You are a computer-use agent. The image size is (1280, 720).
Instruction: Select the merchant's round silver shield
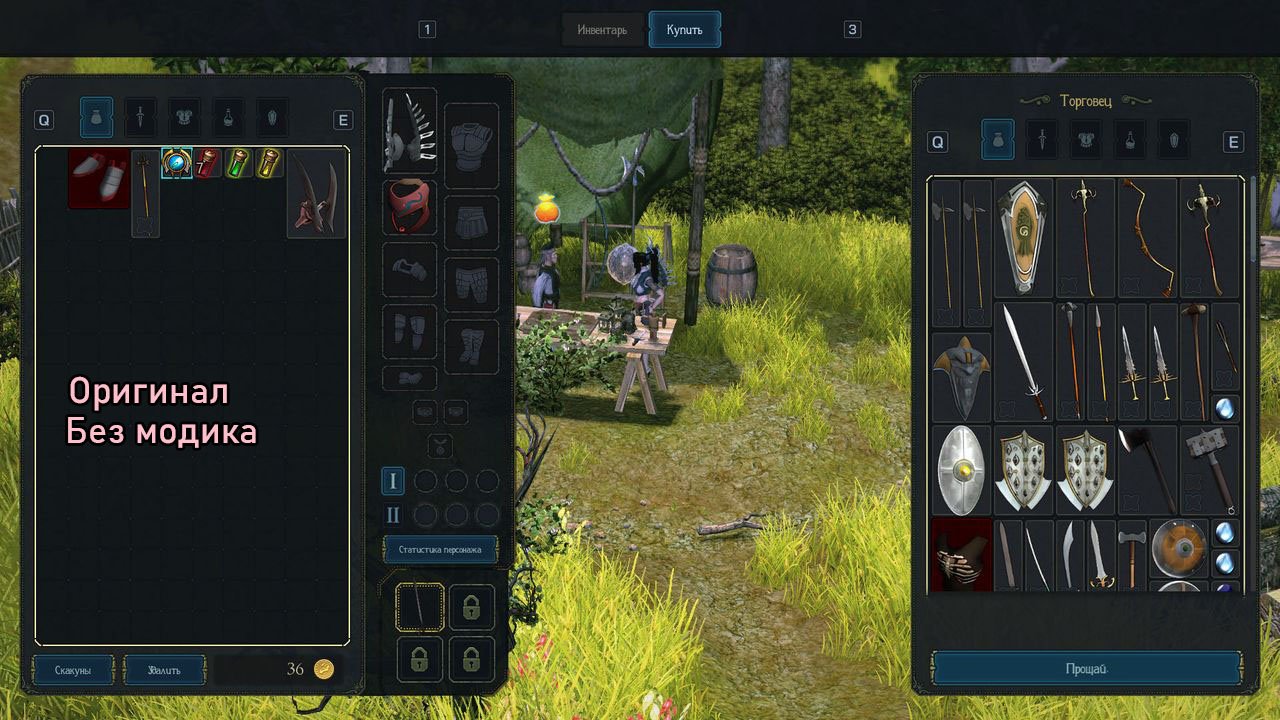point(961,469)
